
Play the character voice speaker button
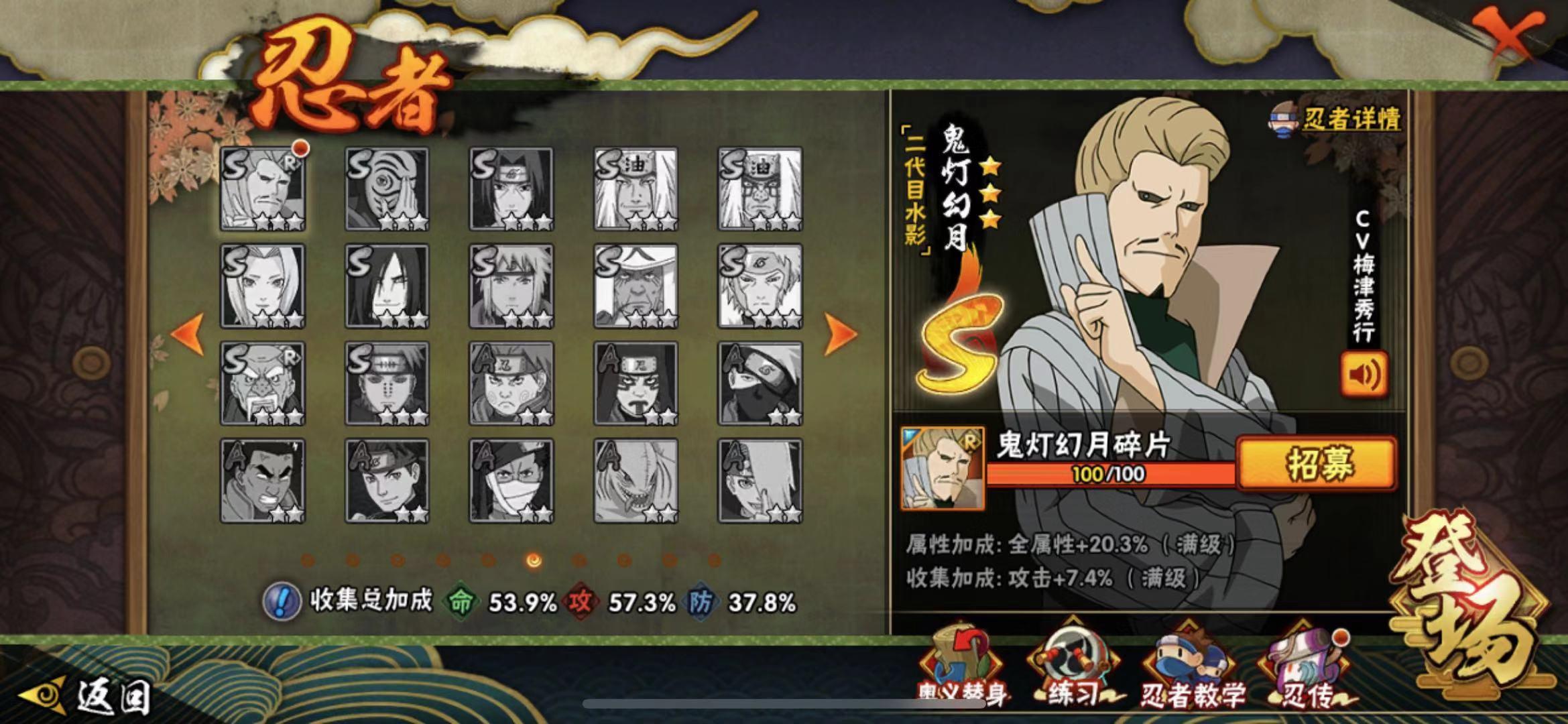[x=1364, y=374]
